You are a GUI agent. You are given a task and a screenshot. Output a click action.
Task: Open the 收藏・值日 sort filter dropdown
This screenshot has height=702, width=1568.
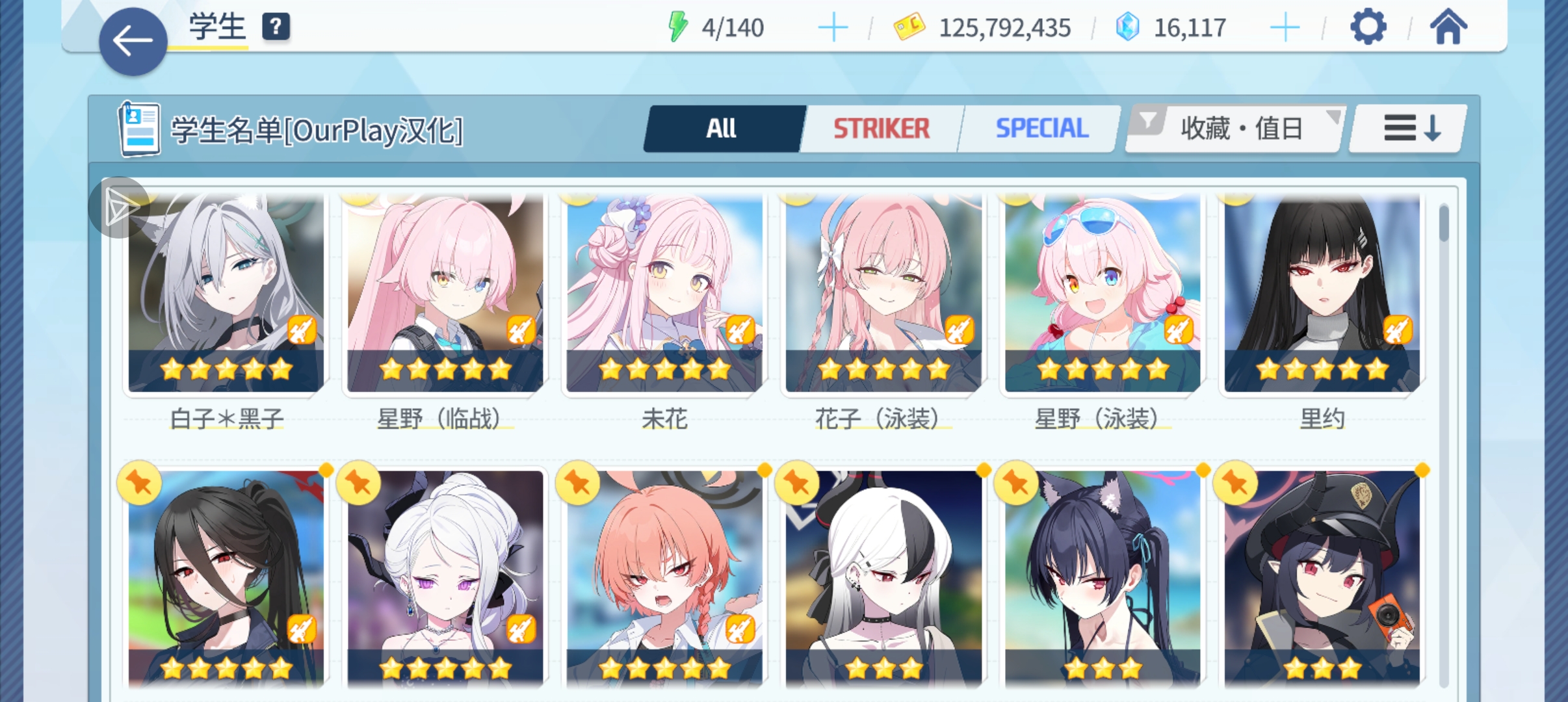point(1235,129)
